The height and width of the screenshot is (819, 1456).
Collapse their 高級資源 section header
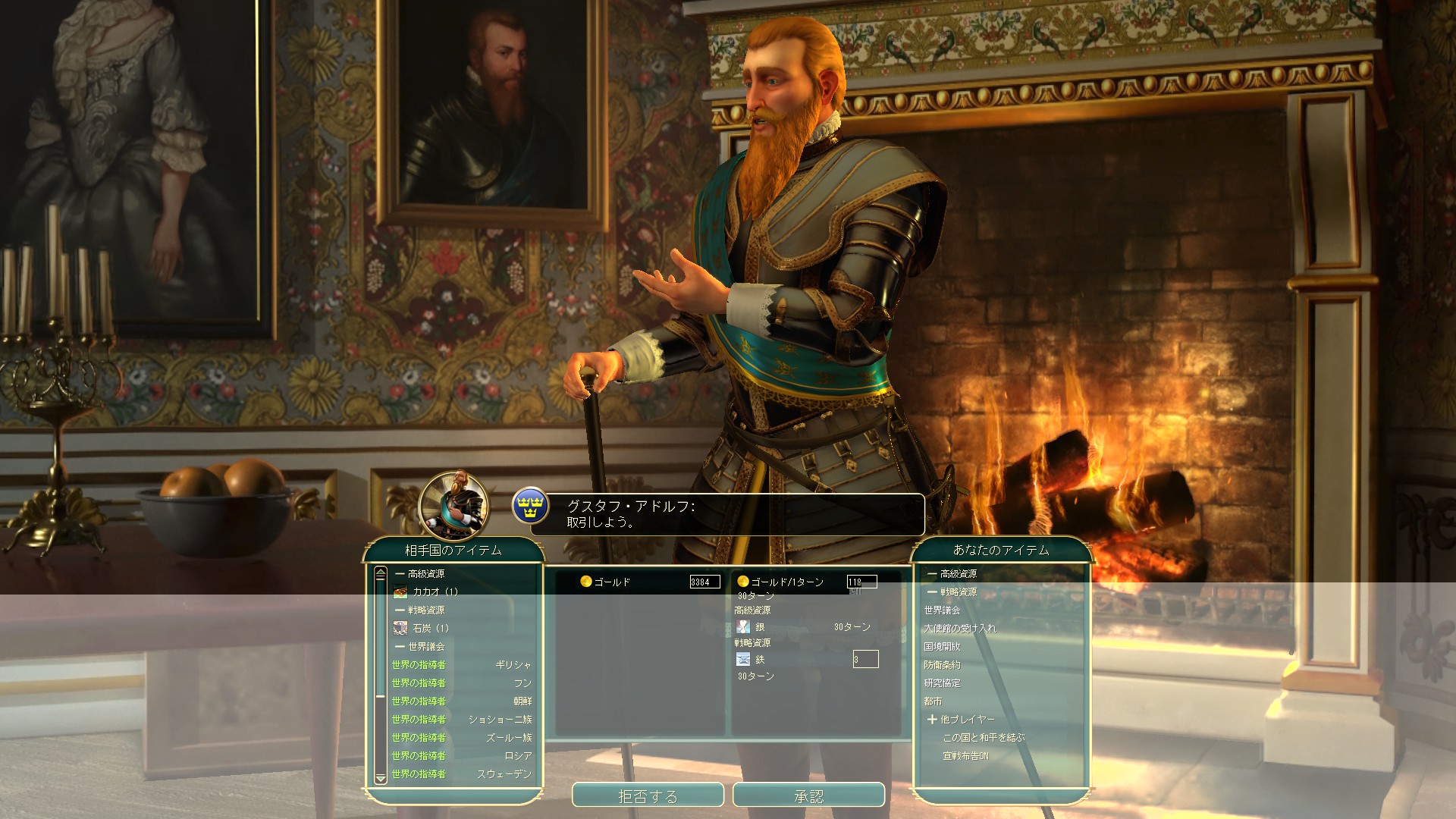[421, 573]
